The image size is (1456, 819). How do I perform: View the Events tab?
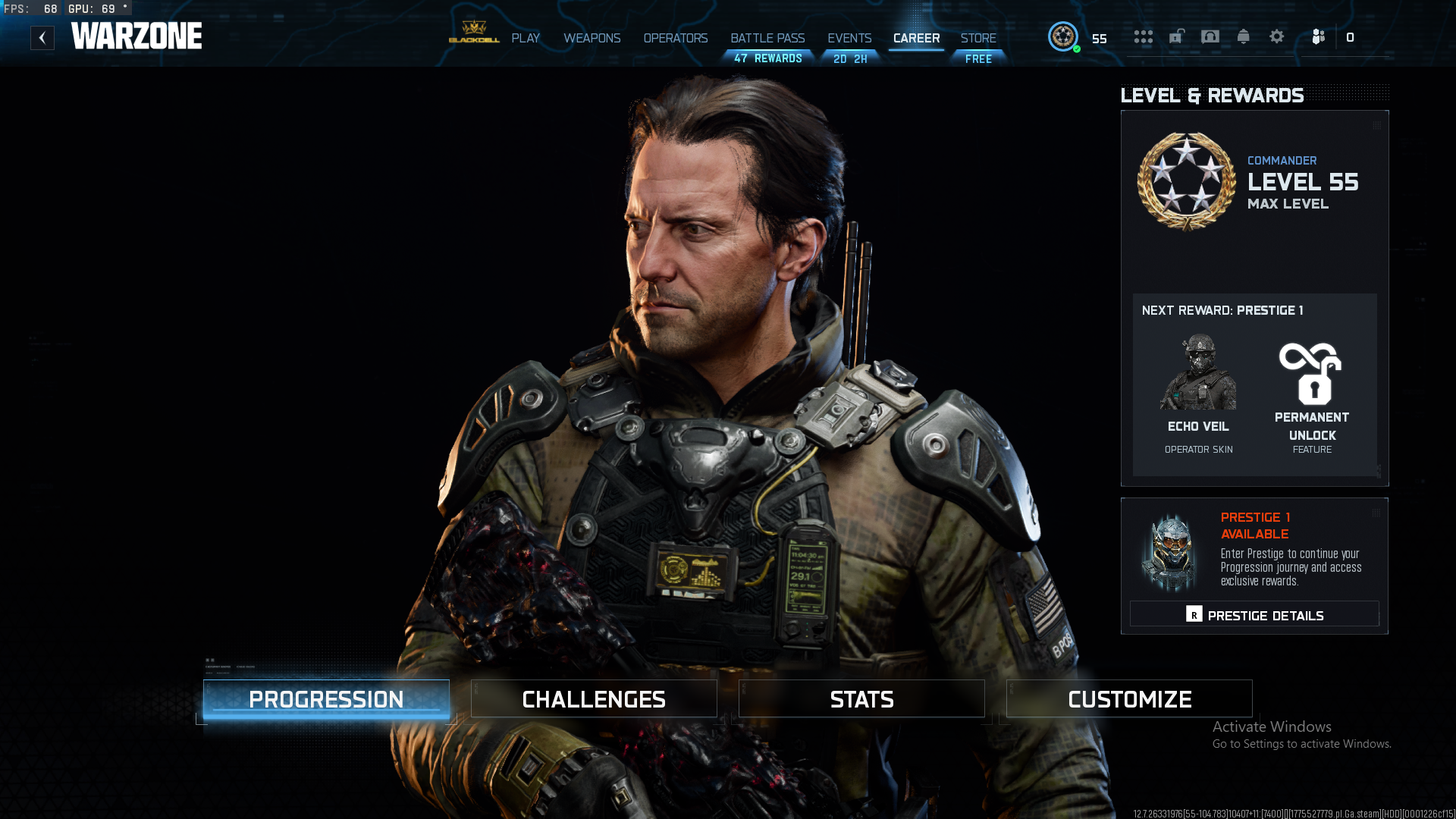(849, 39)
